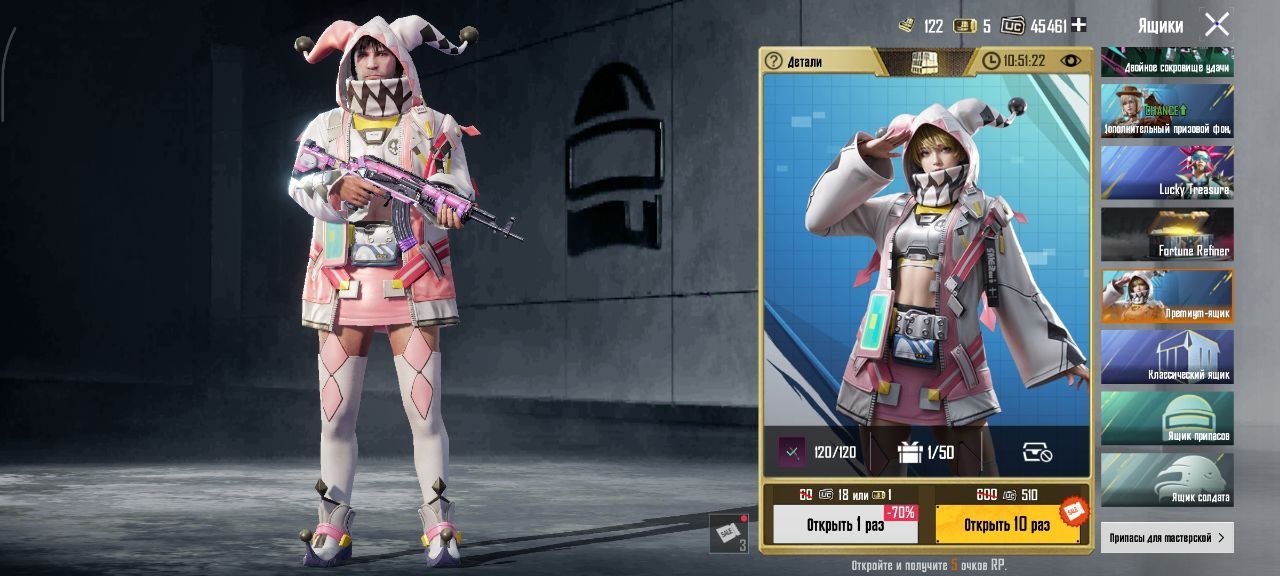The height and width of the screenshot is (576, 1280).
Task: Choose the Дополнительный призовой фонд banner
Action: [x=1167, y=110]
